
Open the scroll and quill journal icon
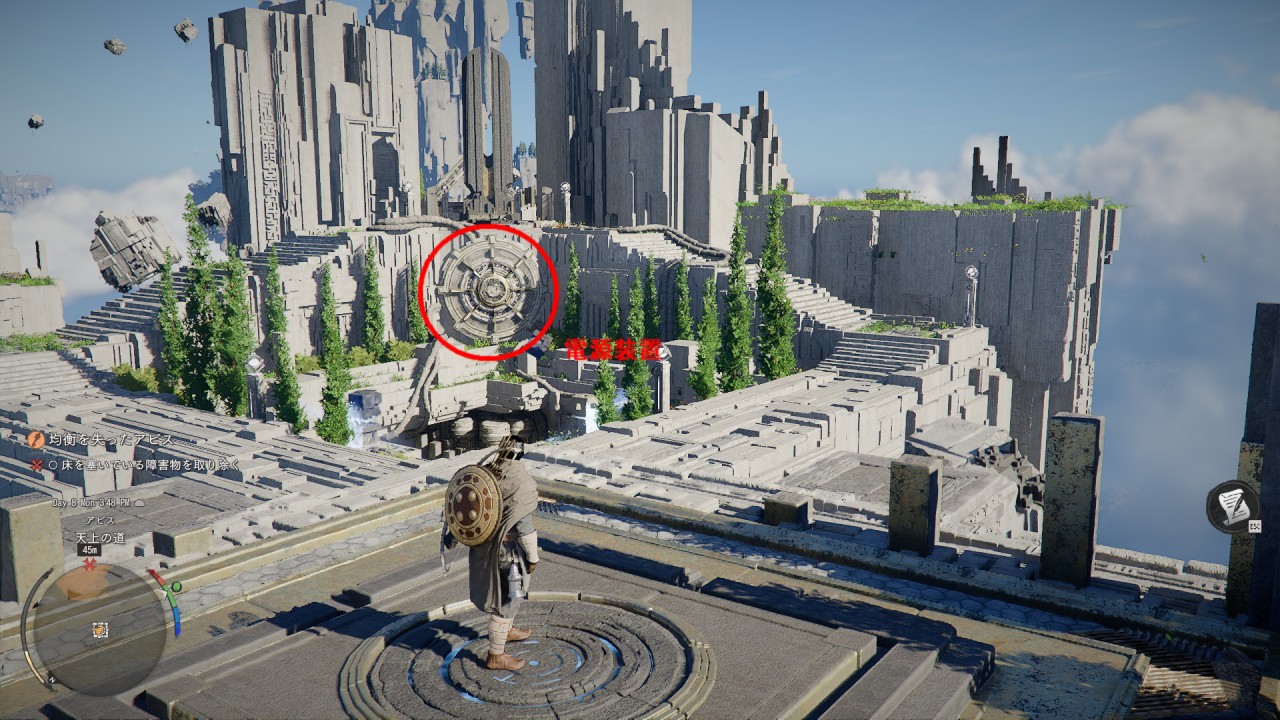pyautogui.click(x=1231, y=505)
